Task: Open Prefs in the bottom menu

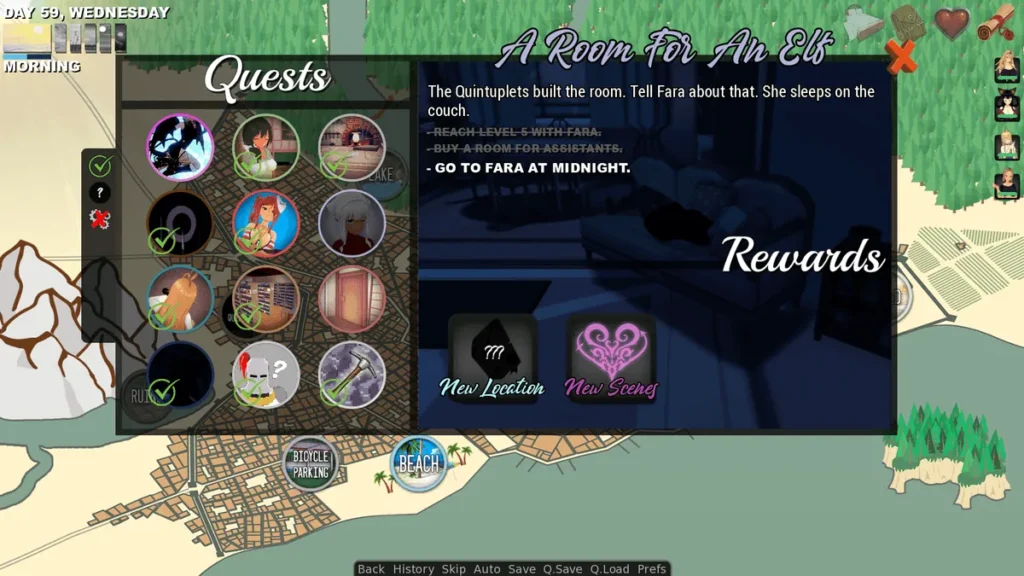Action: 652,569
